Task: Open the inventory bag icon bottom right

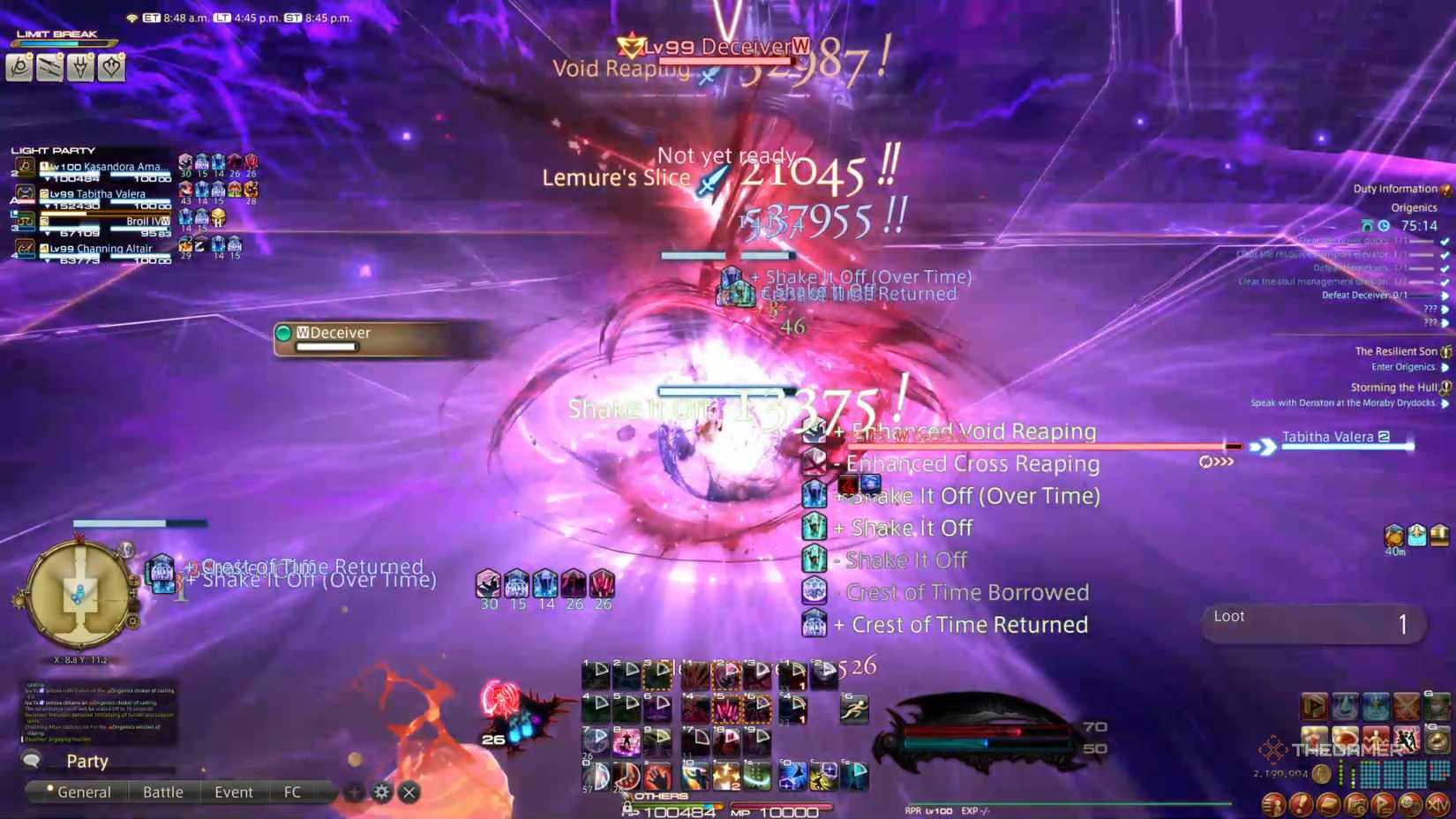Action: (1326, 804)
